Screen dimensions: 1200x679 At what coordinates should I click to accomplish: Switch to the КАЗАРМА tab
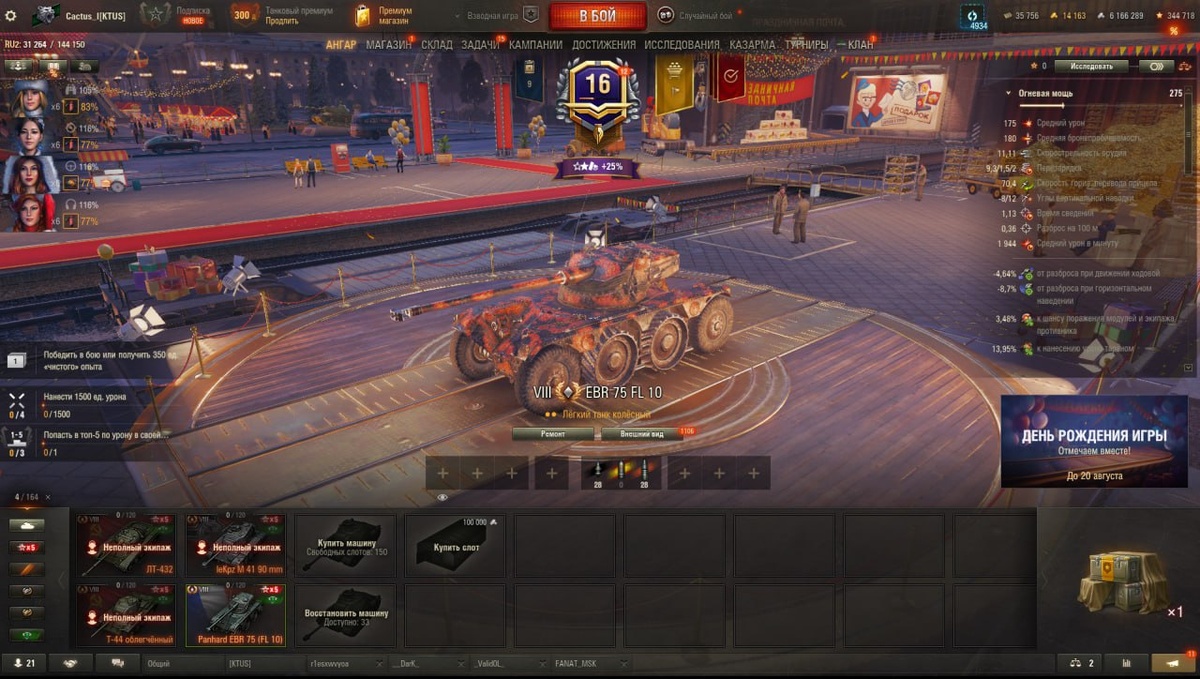(751, 45)
